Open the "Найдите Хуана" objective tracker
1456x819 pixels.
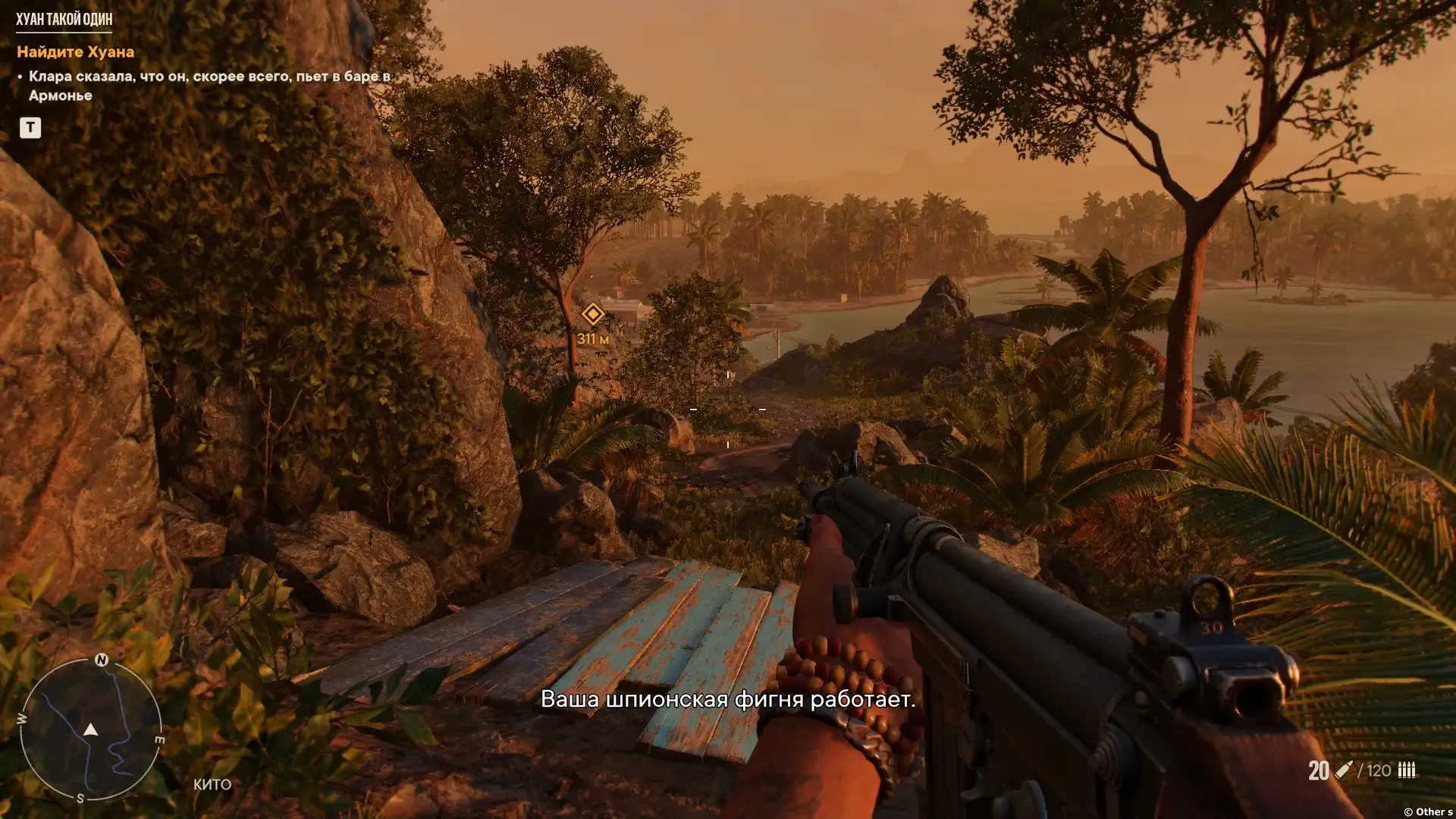75,52
